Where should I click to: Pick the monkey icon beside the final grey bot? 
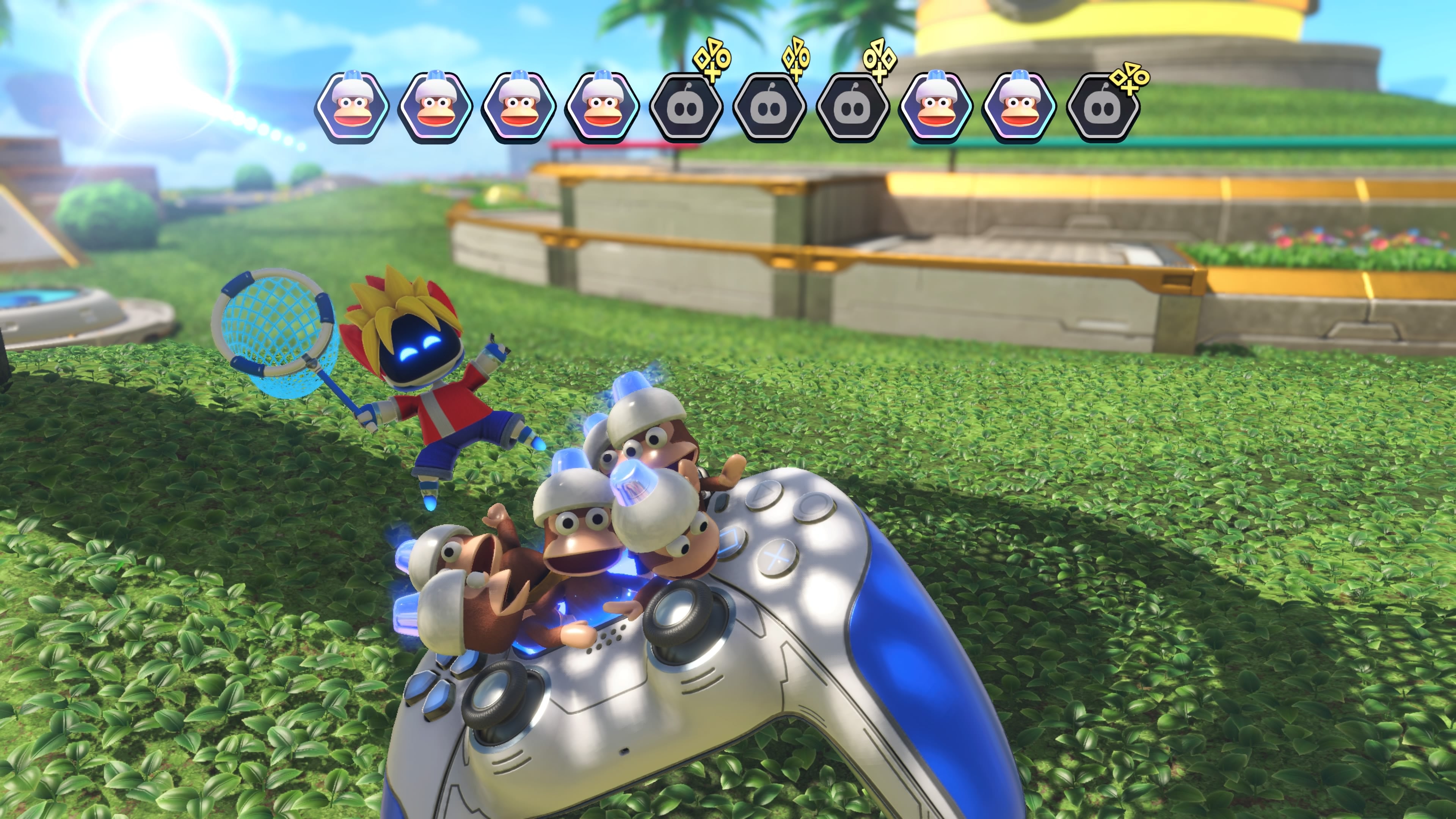click(1019, 107)
